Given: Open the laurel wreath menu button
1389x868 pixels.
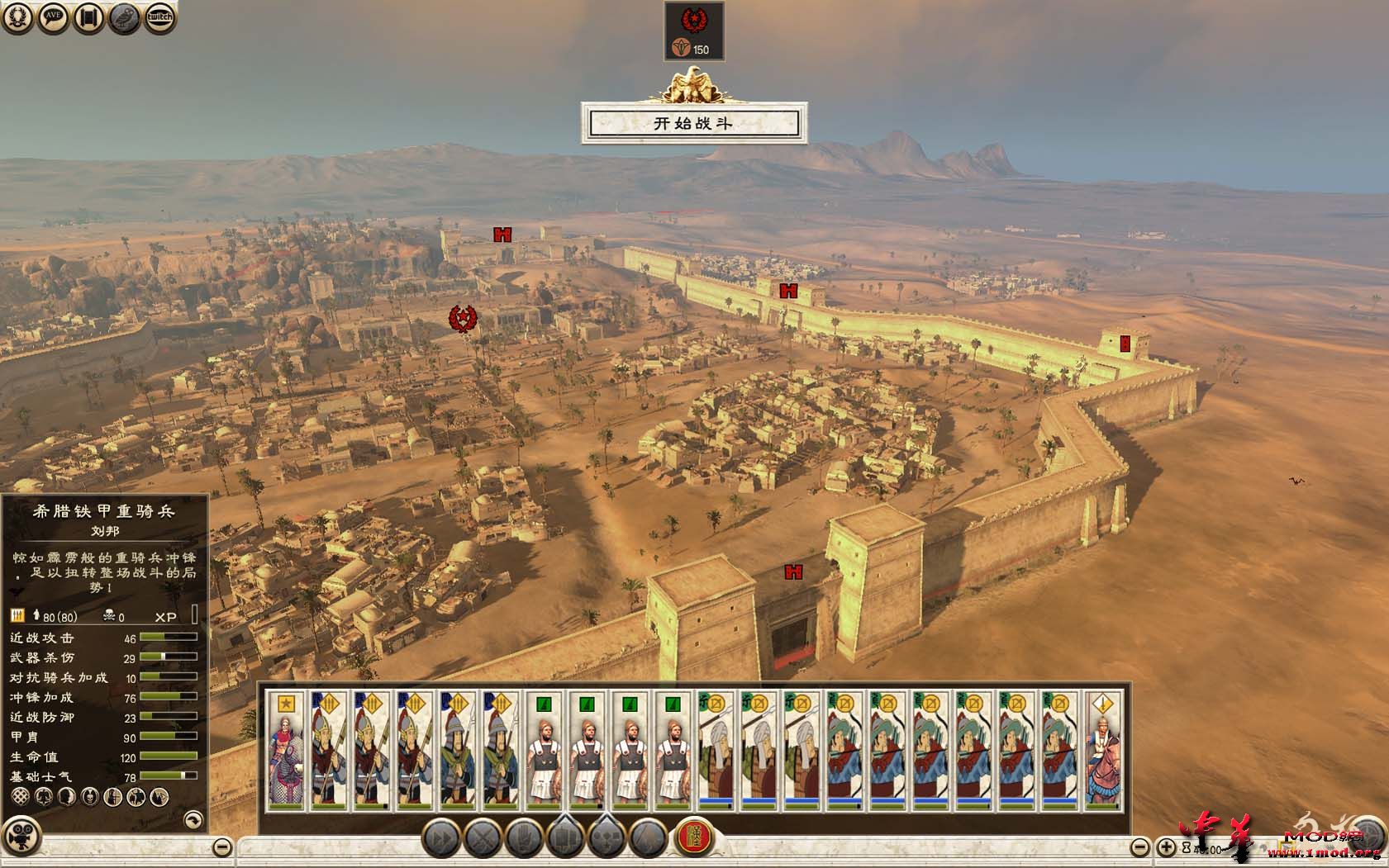Looking at the screenshot, I should point(17,17).
